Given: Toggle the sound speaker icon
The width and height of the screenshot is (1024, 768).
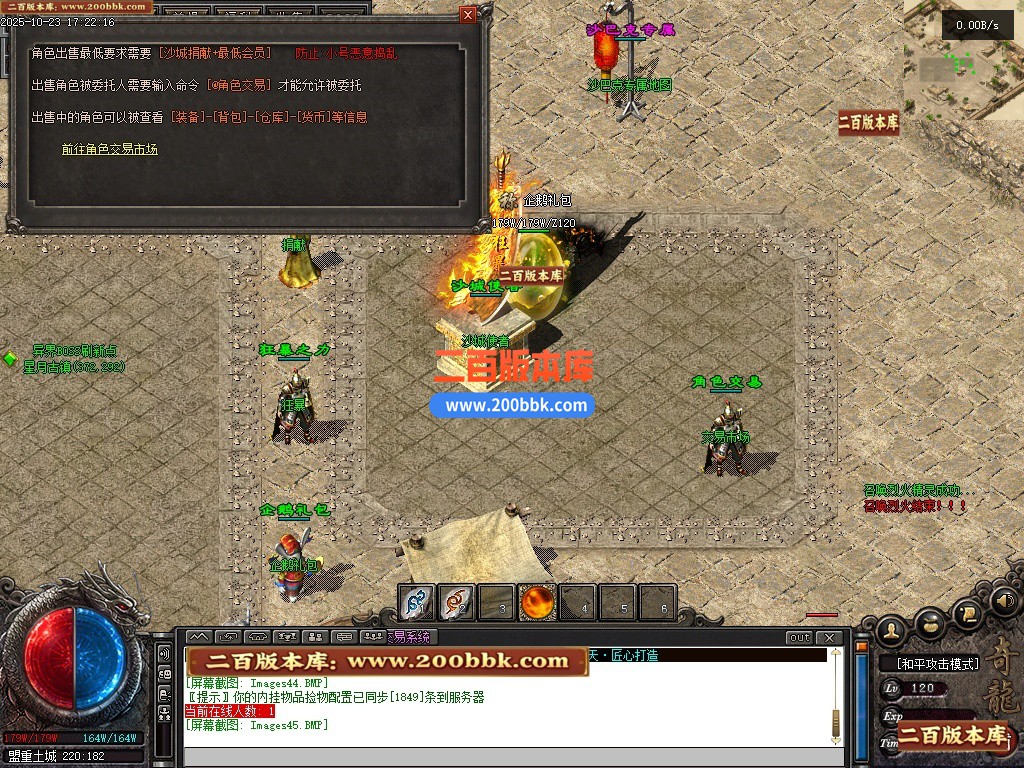Looking at the screenshot, I should tap(1004, 601).
